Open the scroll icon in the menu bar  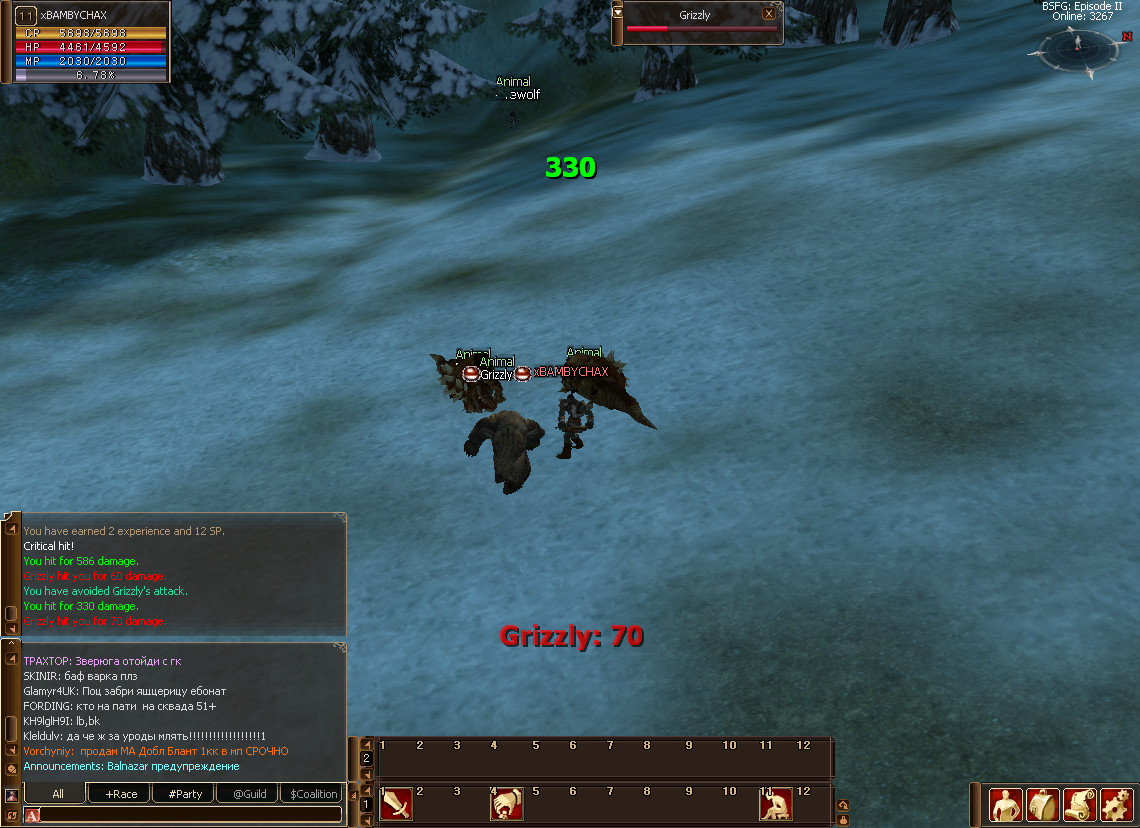click(x=1079, y=804)
